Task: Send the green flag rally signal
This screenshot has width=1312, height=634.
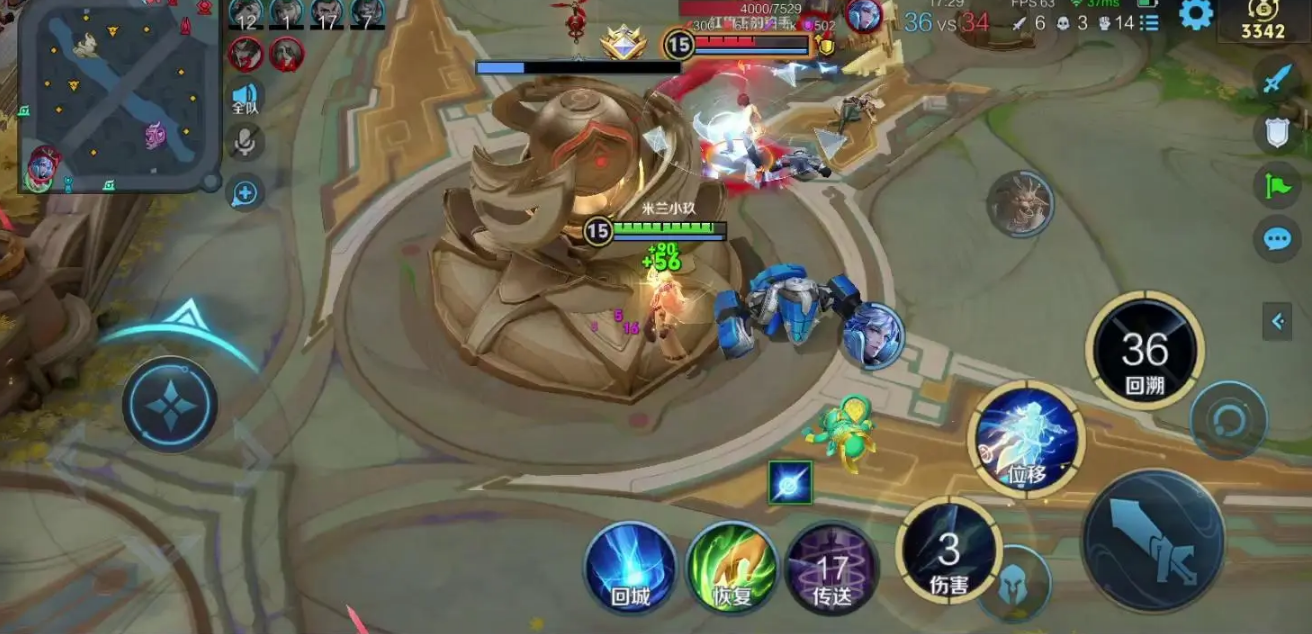Action: coord(1277,185)
